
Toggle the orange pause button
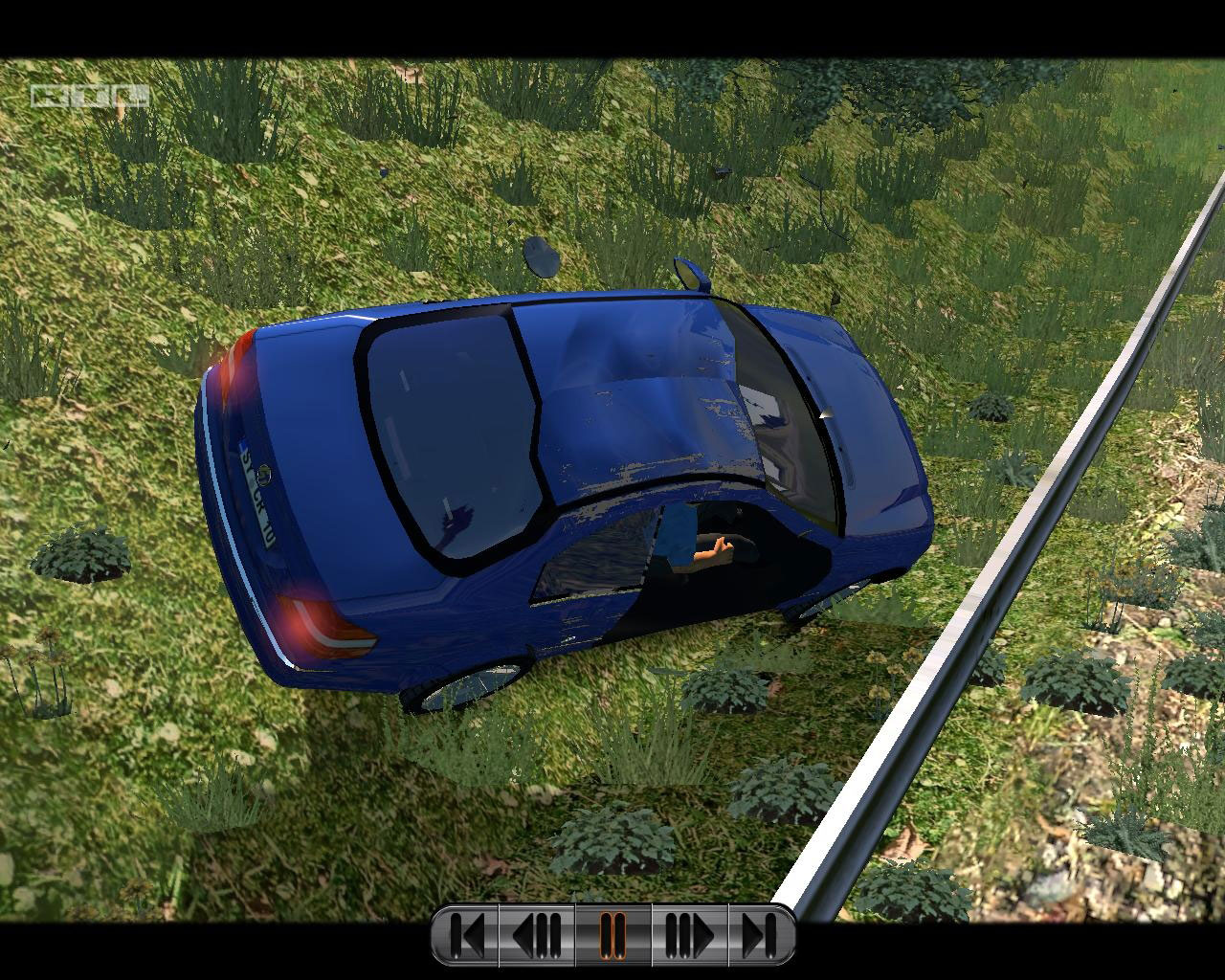(612, 935)
